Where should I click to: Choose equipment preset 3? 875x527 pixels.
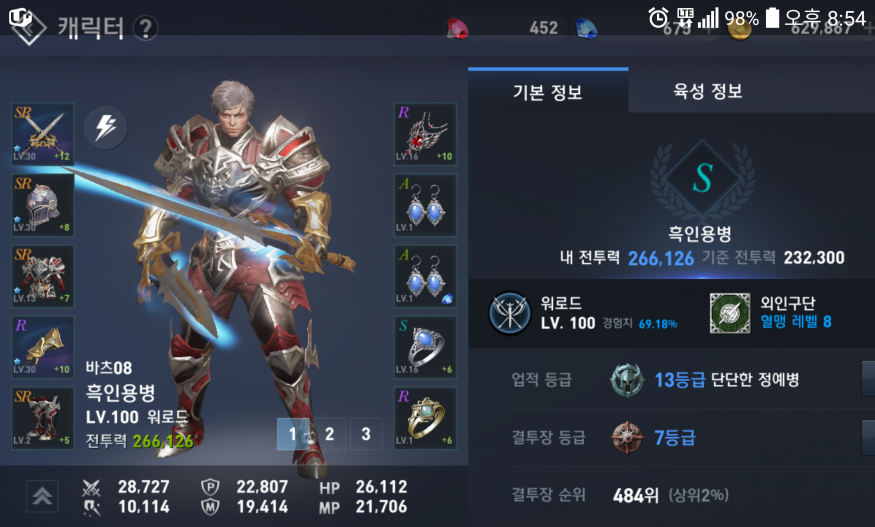pos(366,434)
